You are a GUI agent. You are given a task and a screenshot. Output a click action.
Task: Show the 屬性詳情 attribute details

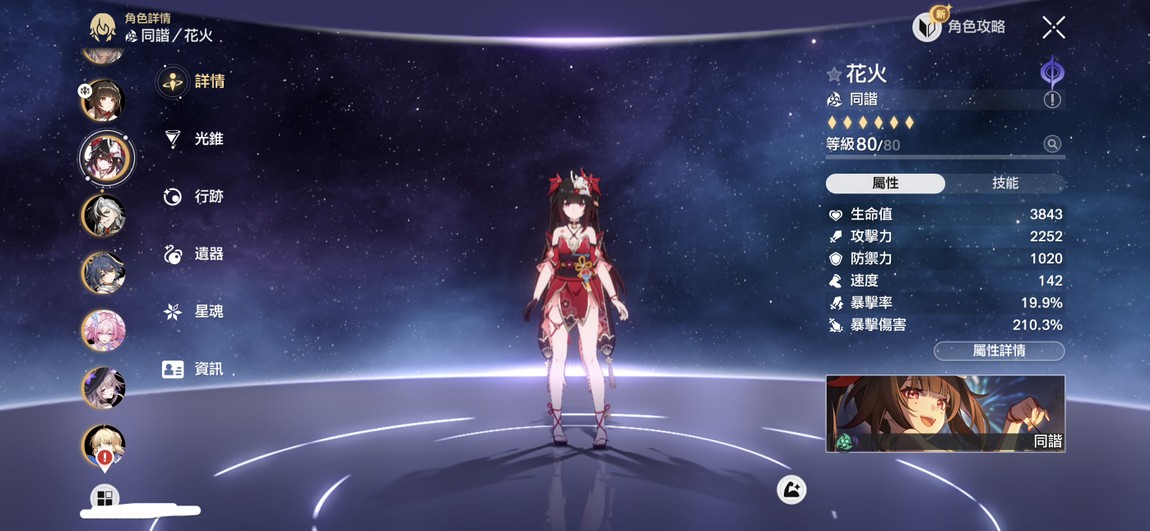click(x=999, y=351)
